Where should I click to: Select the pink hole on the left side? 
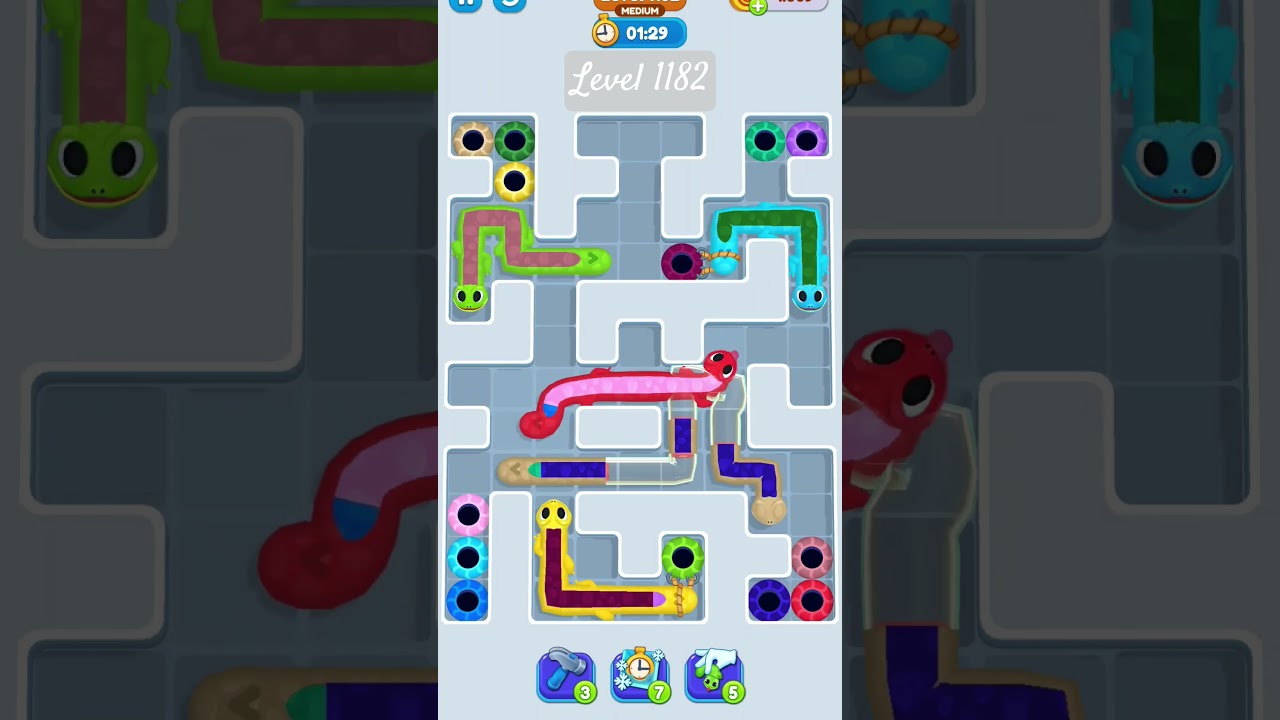pos(466,513)
